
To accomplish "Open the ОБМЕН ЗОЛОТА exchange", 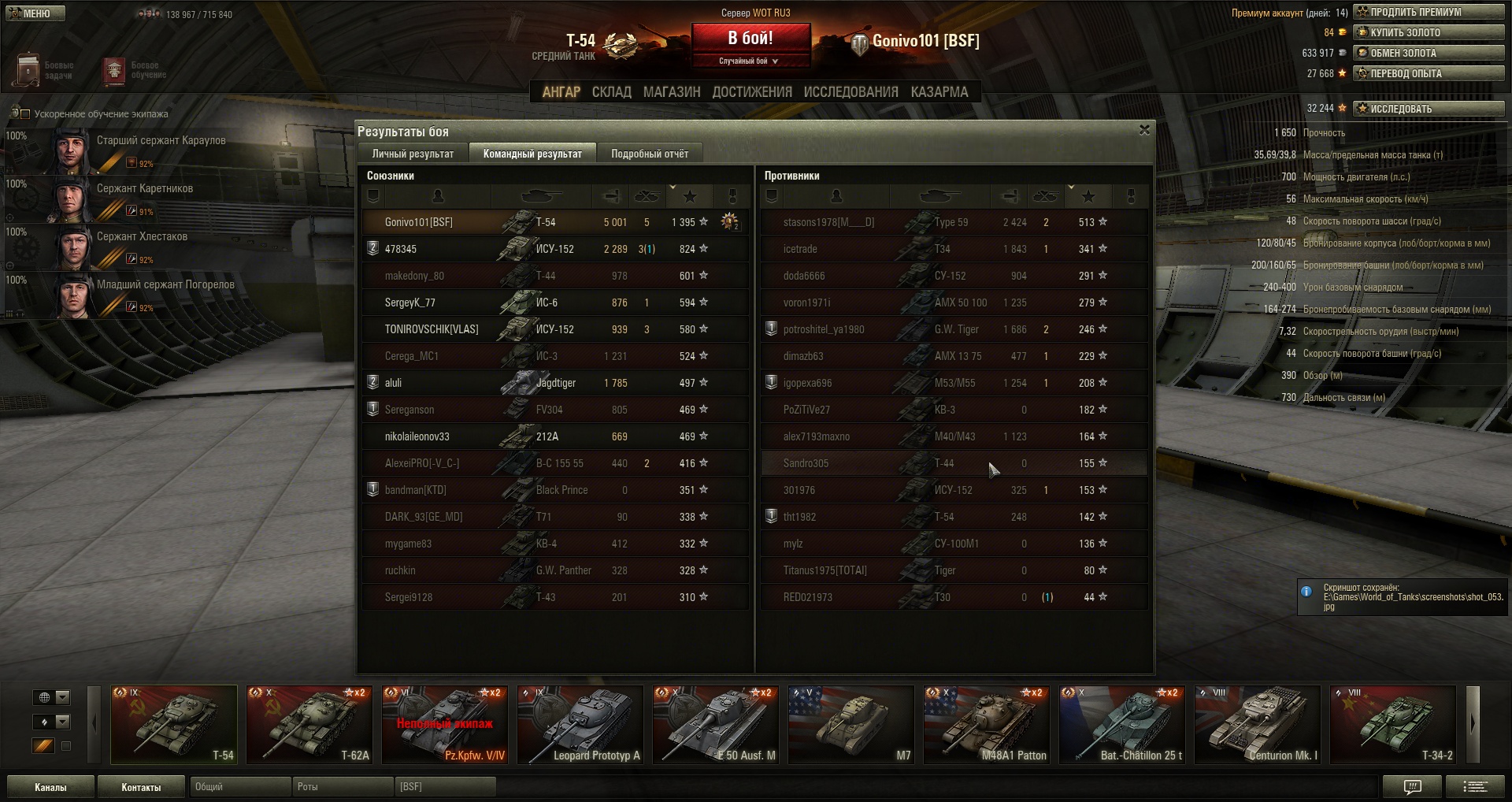I will pos(1429,53).
